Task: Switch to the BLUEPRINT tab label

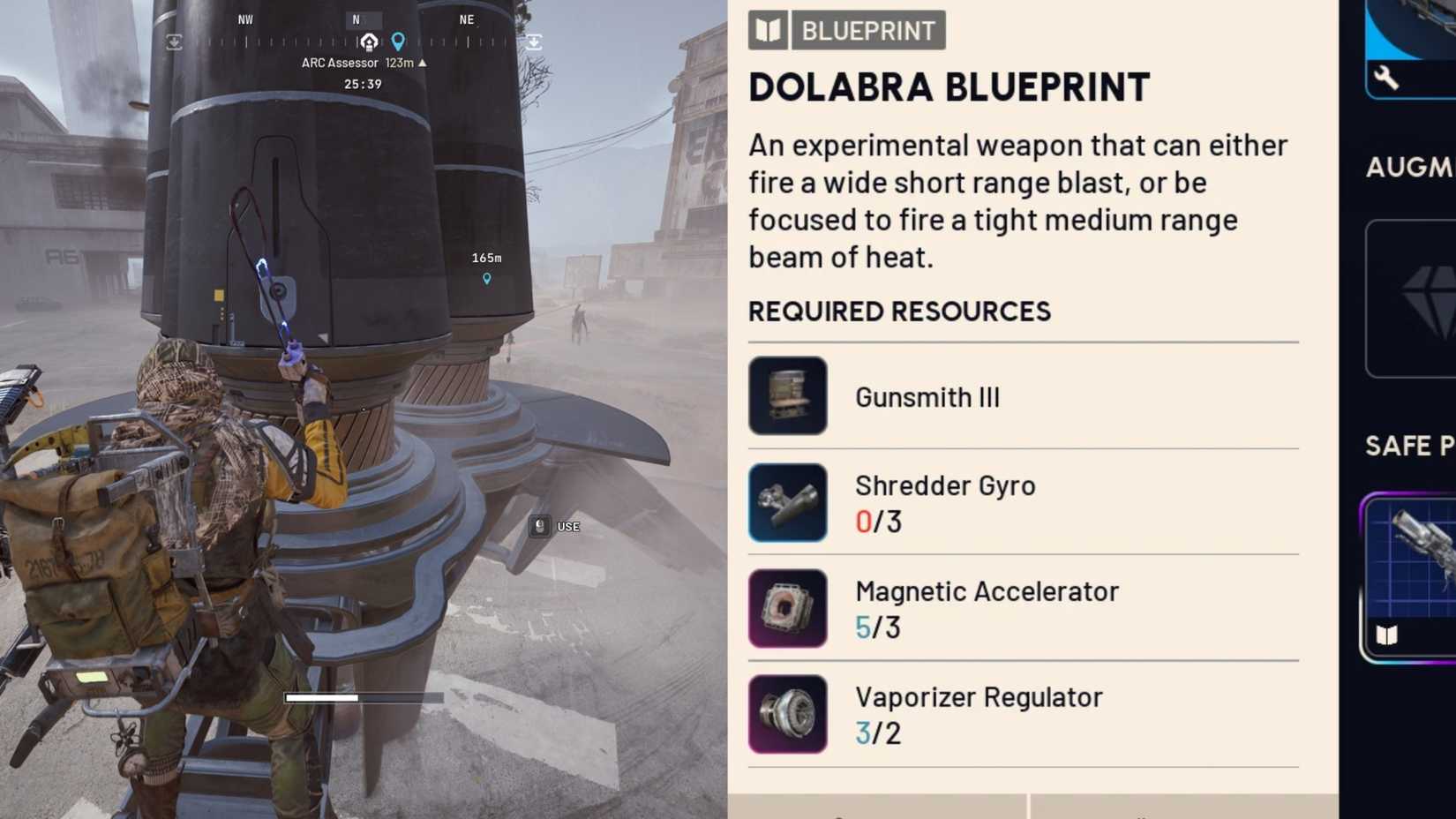Action: coord(867,30)
